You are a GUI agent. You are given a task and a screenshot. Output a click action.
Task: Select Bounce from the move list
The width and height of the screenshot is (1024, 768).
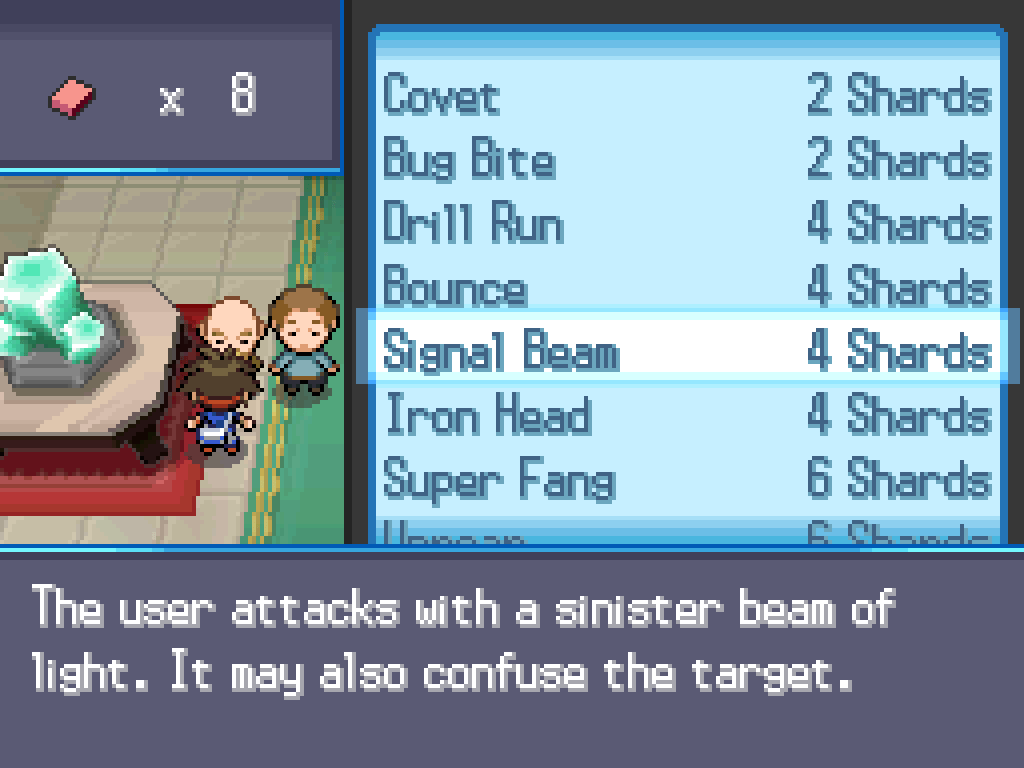coord(686,288)
